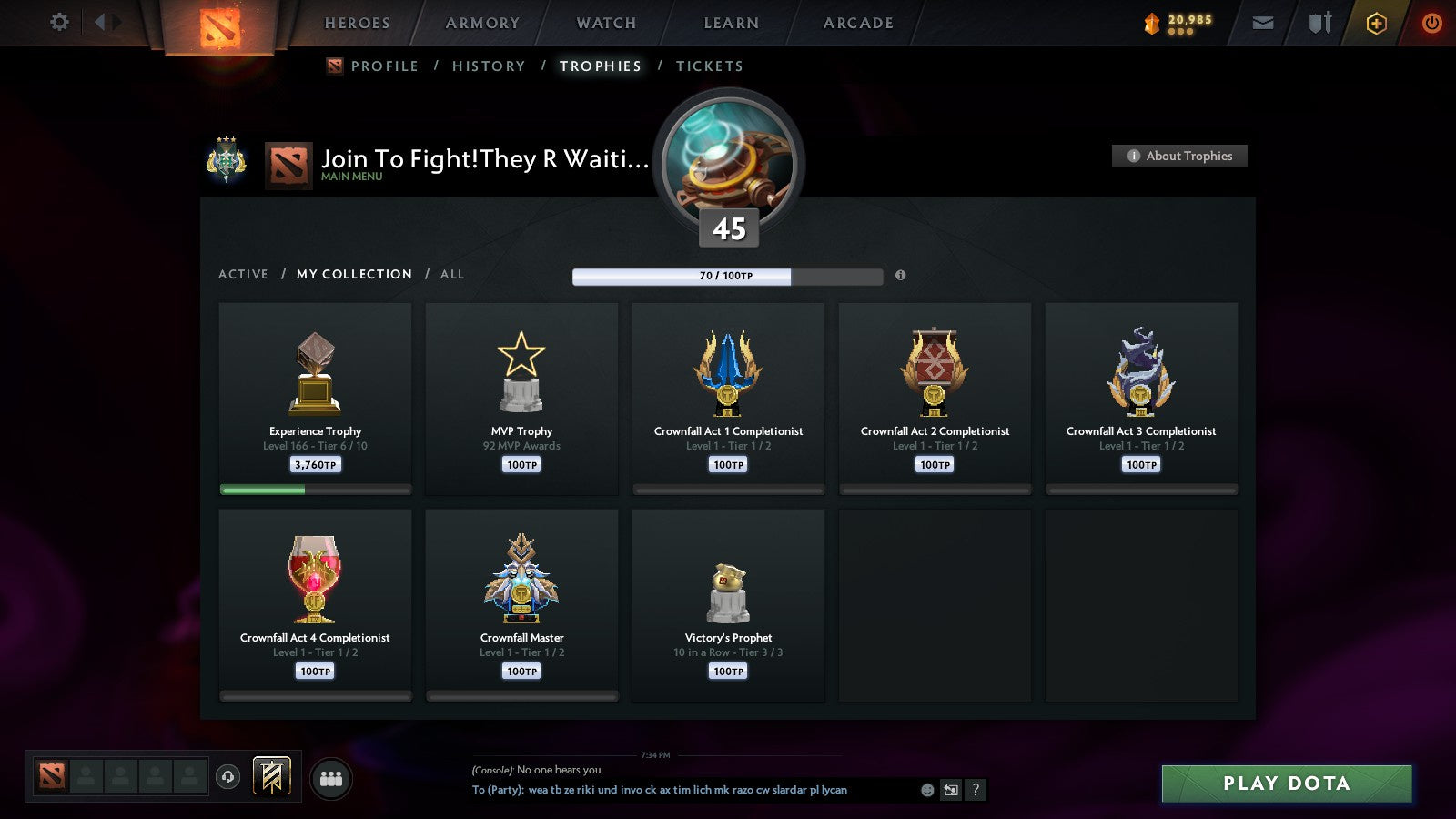Viewport: 1456px width, 819px height.
Task: Click the headset voice chat icon
Action: click(226, 775)
